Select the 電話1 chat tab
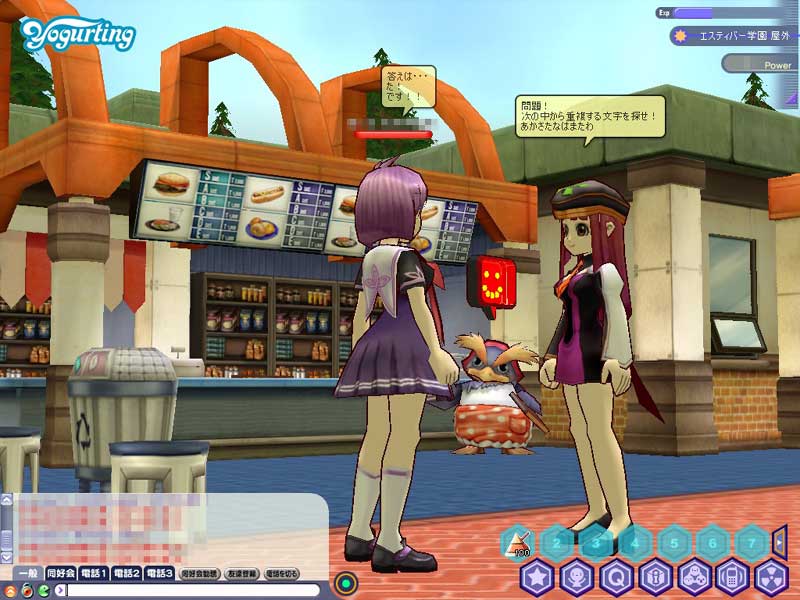800x600 pixels. [94, 573]
